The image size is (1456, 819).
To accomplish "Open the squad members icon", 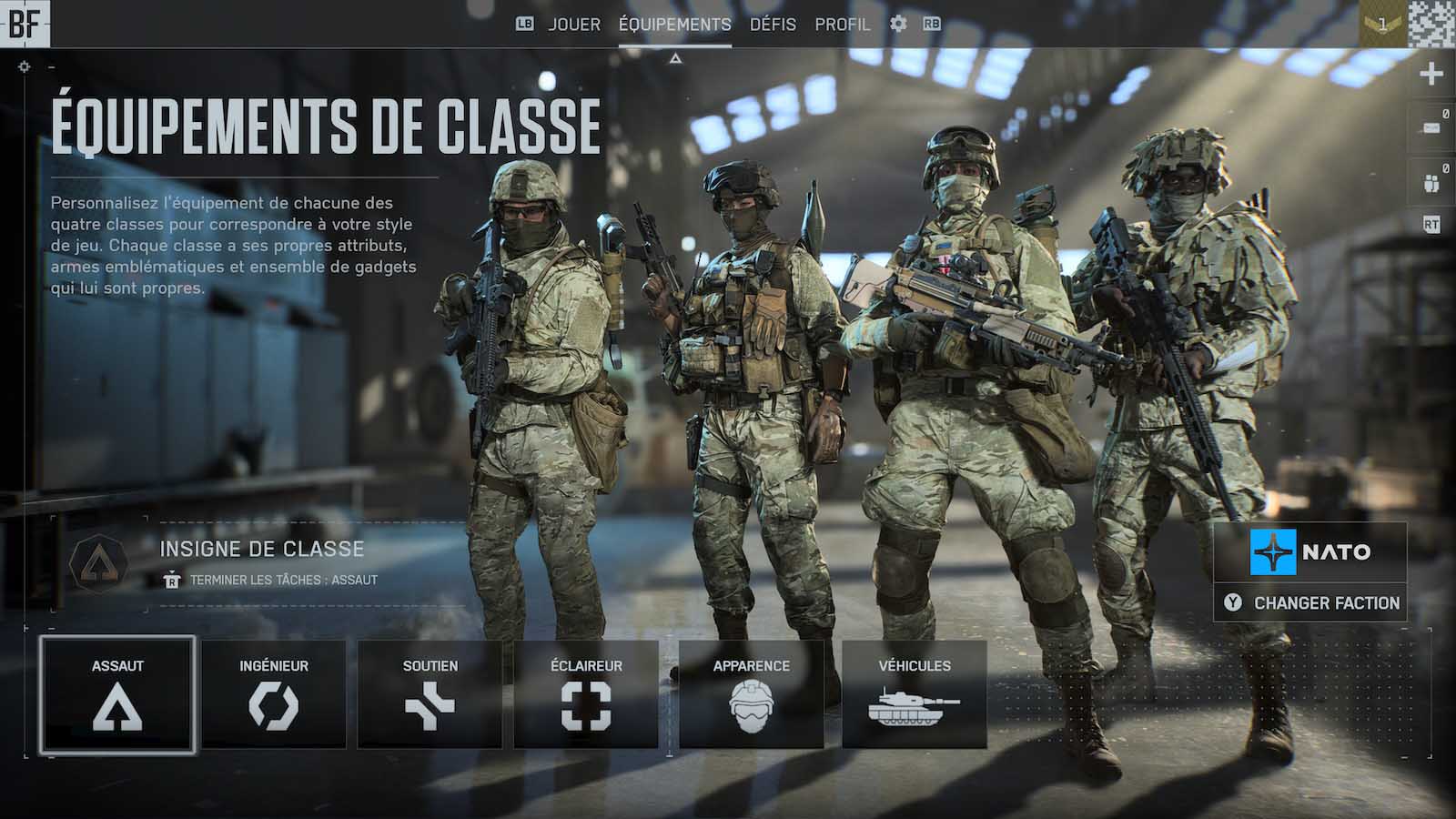I will (1431, 182).
